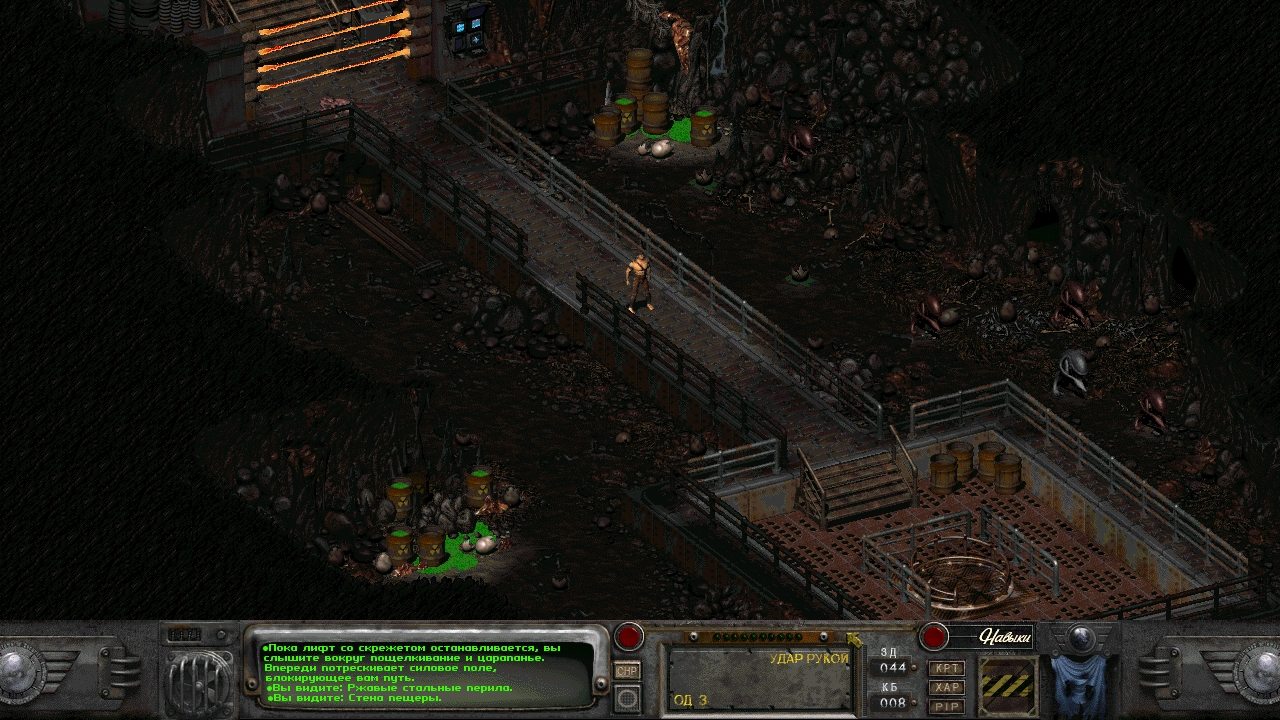1280x720 pixels.
Task: Switch active item with the red button
Action: click(x=629, y=636)
